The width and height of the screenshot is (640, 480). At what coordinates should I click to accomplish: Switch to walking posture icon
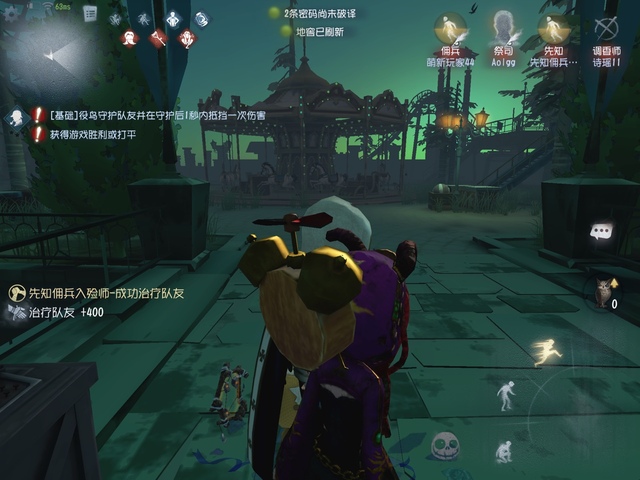507,395
